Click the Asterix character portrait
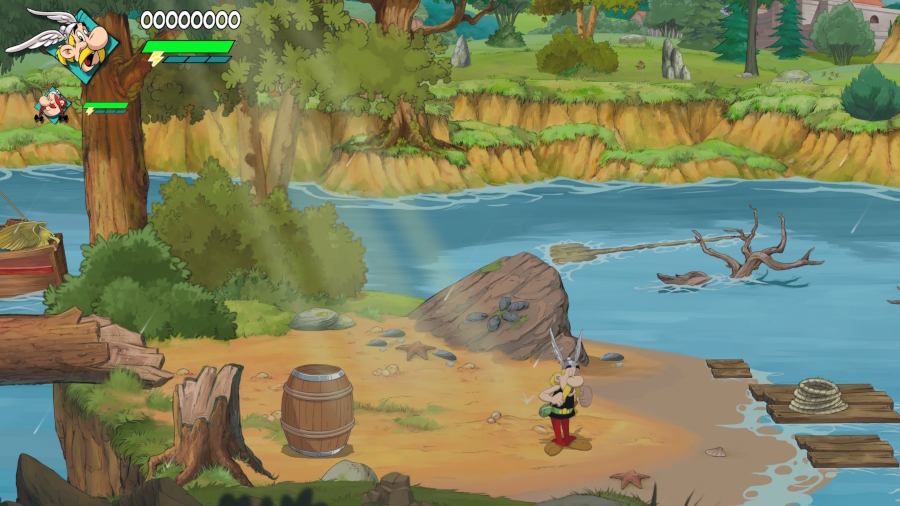Image resolution: width=900 pixels, height=506 pixels. pyautogui.click(x=83, y=46)
